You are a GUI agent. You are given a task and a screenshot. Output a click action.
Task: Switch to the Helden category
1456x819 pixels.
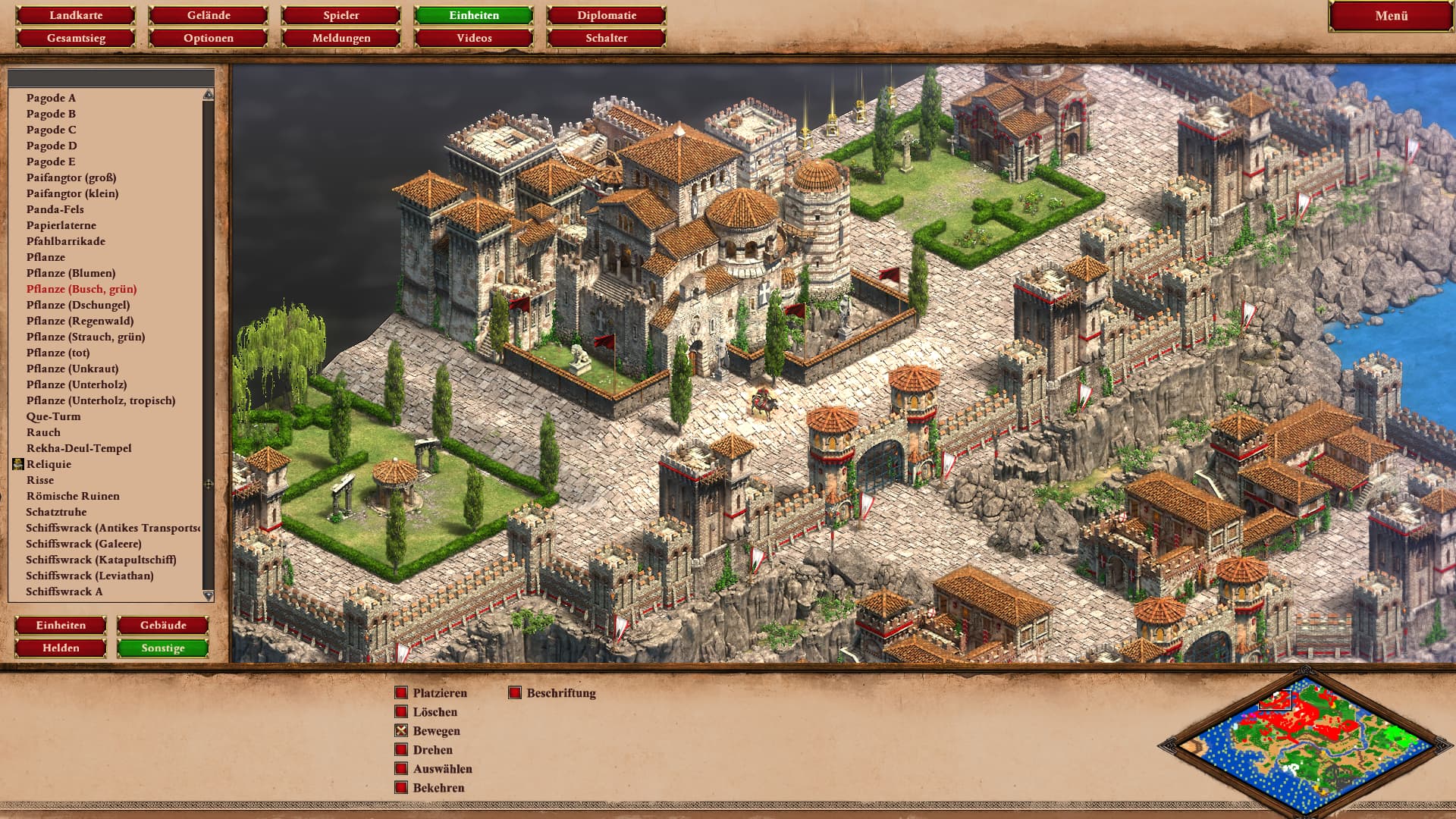61,648
